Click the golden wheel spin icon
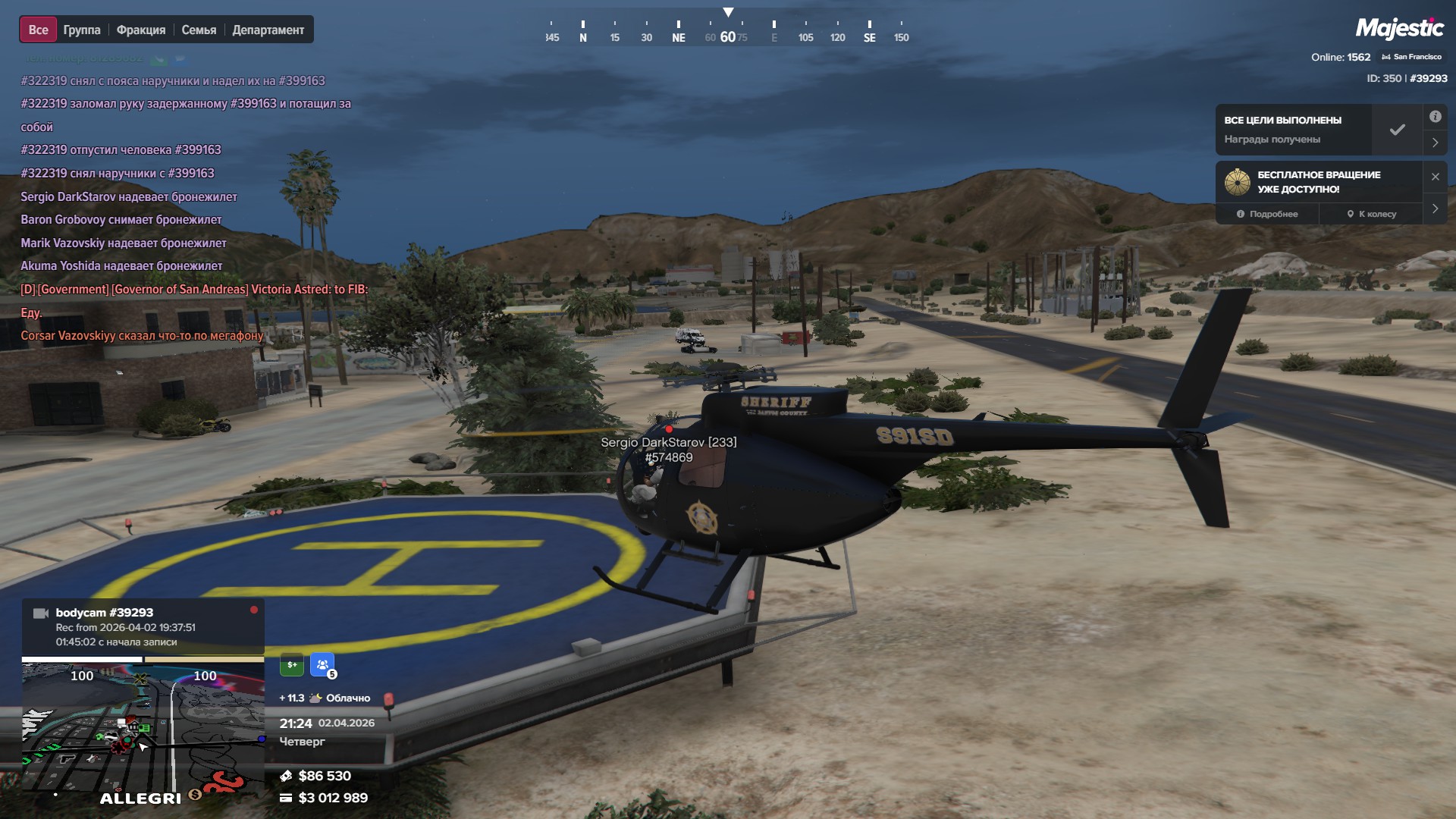 1237,182
